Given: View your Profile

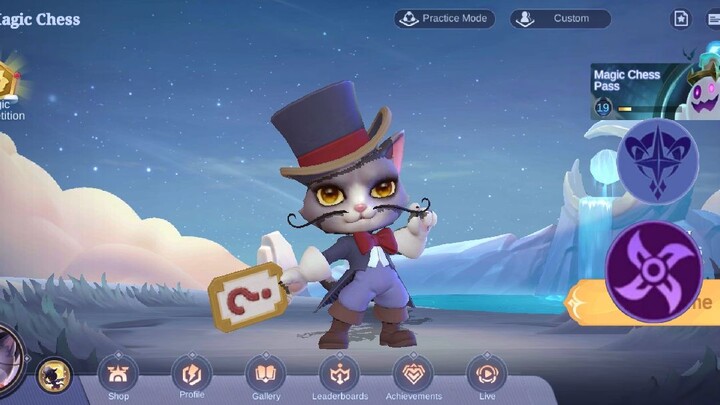Looking at the screenshot, I should [x=192, y=377].
